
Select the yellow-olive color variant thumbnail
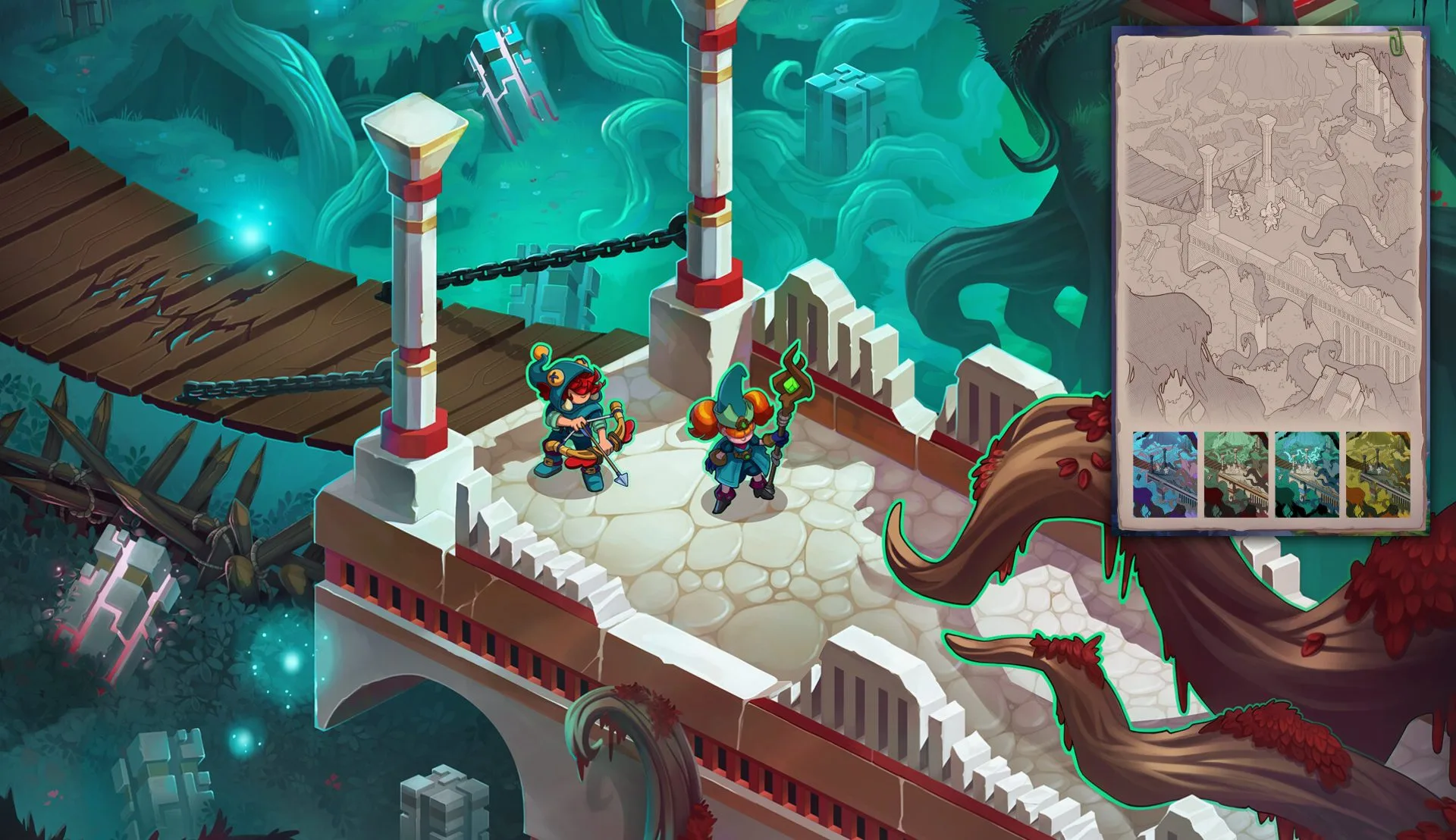coord(1378,475)
